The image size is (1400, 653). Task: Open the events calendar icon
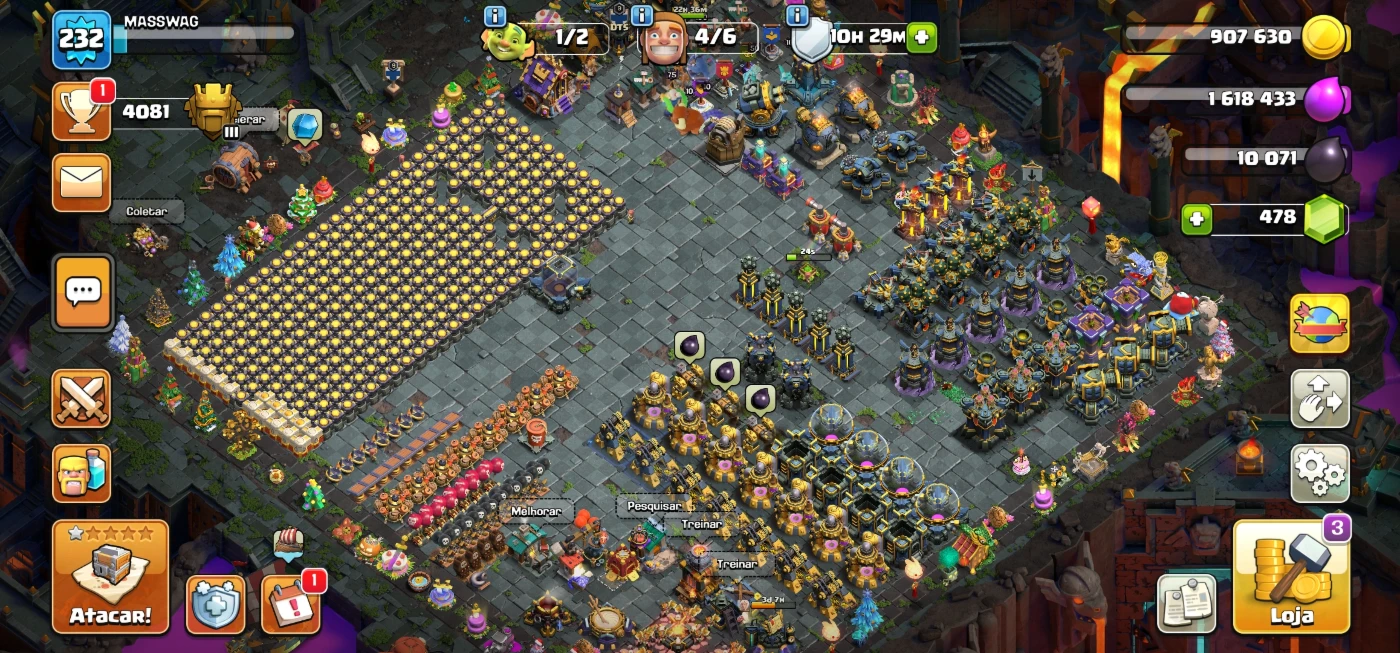point(291,604)
